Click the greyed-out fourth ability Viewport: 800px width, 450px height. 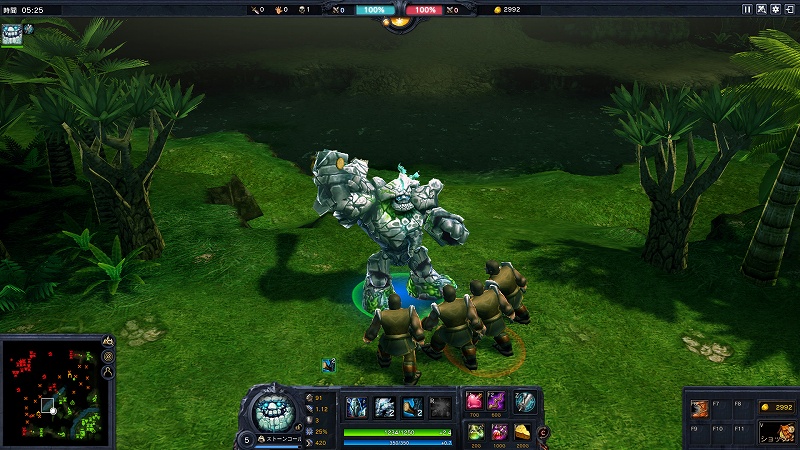click(x=441, y=406)
